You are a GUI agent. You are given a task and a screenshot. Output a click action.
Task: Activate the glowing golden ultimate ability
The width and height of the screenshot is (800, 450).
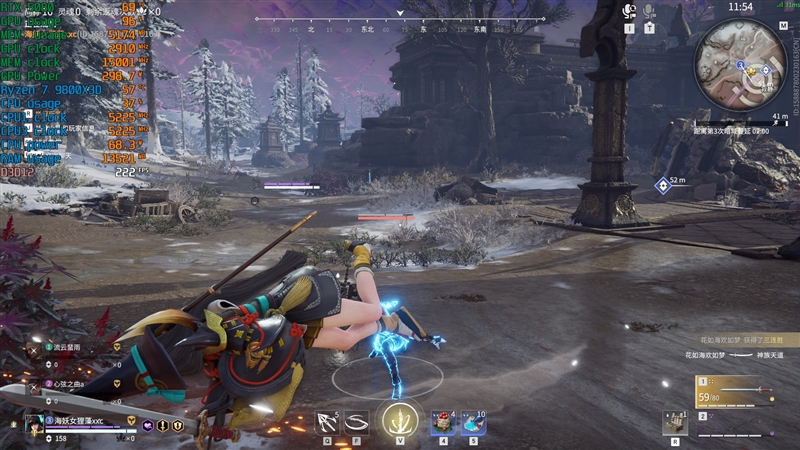[400, 420]
